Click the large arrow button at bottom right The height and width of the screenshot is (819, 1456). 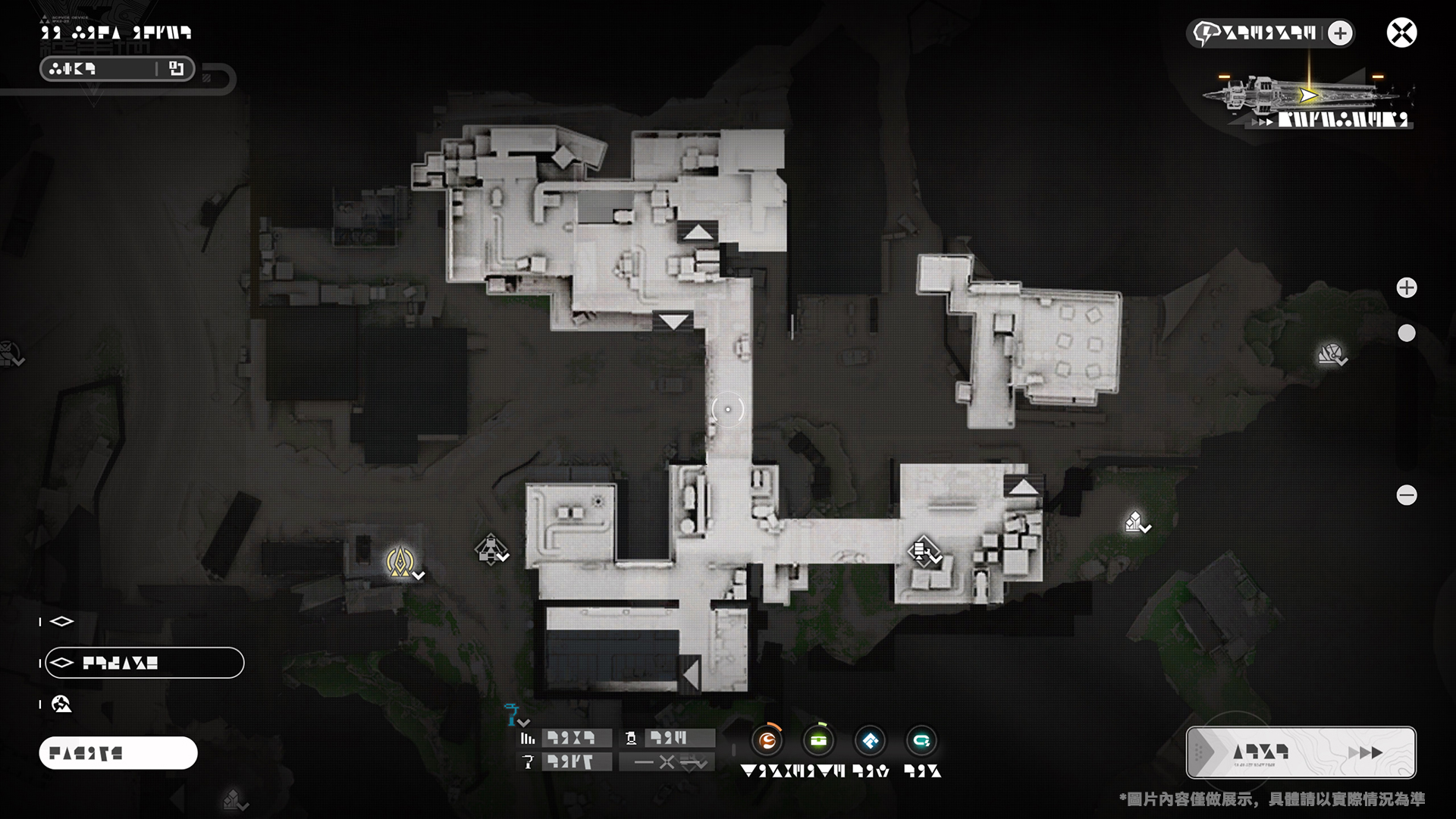1301,752
